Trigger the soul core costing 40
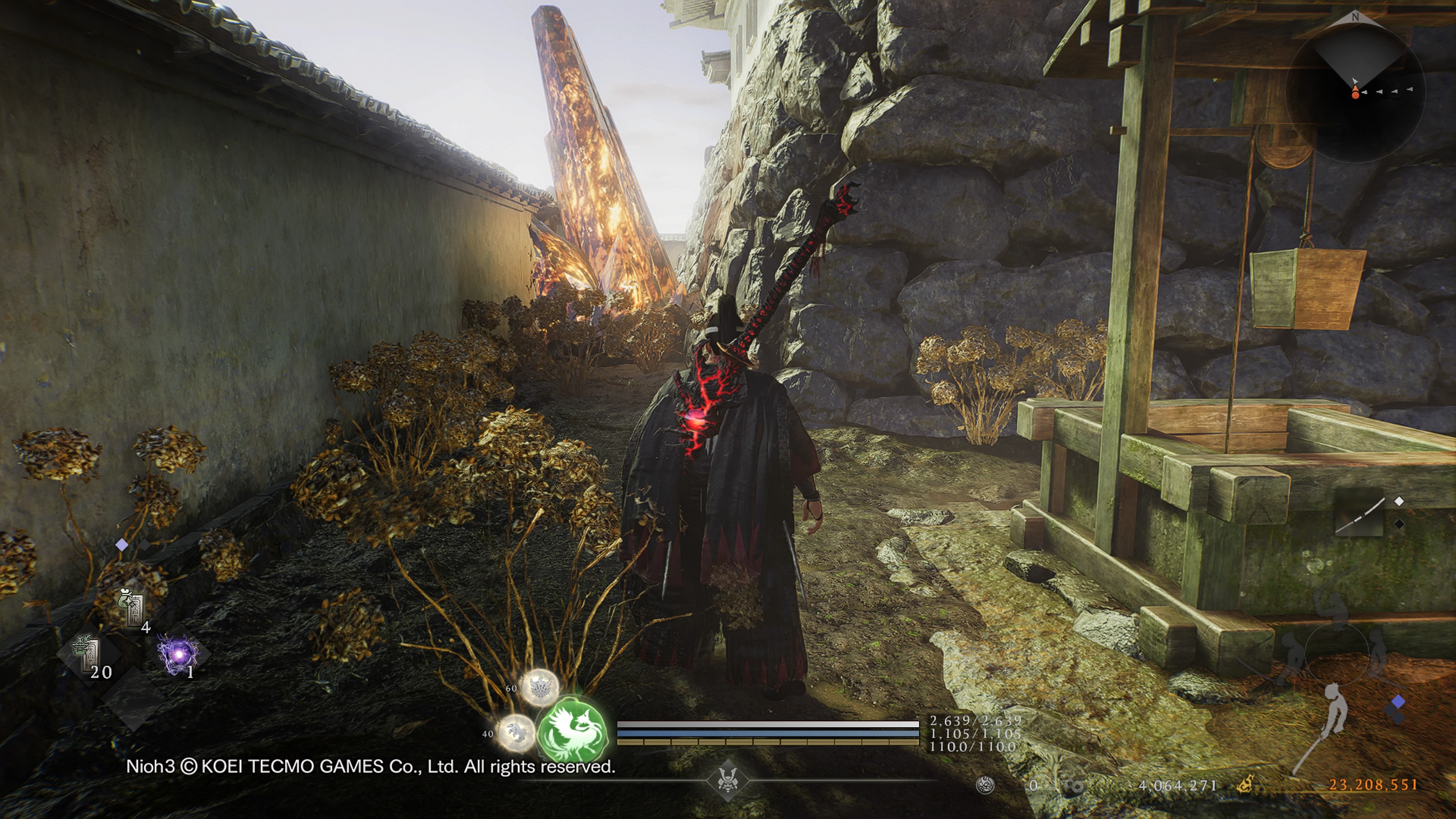1456x819 pixels. (x=516, y=733)
